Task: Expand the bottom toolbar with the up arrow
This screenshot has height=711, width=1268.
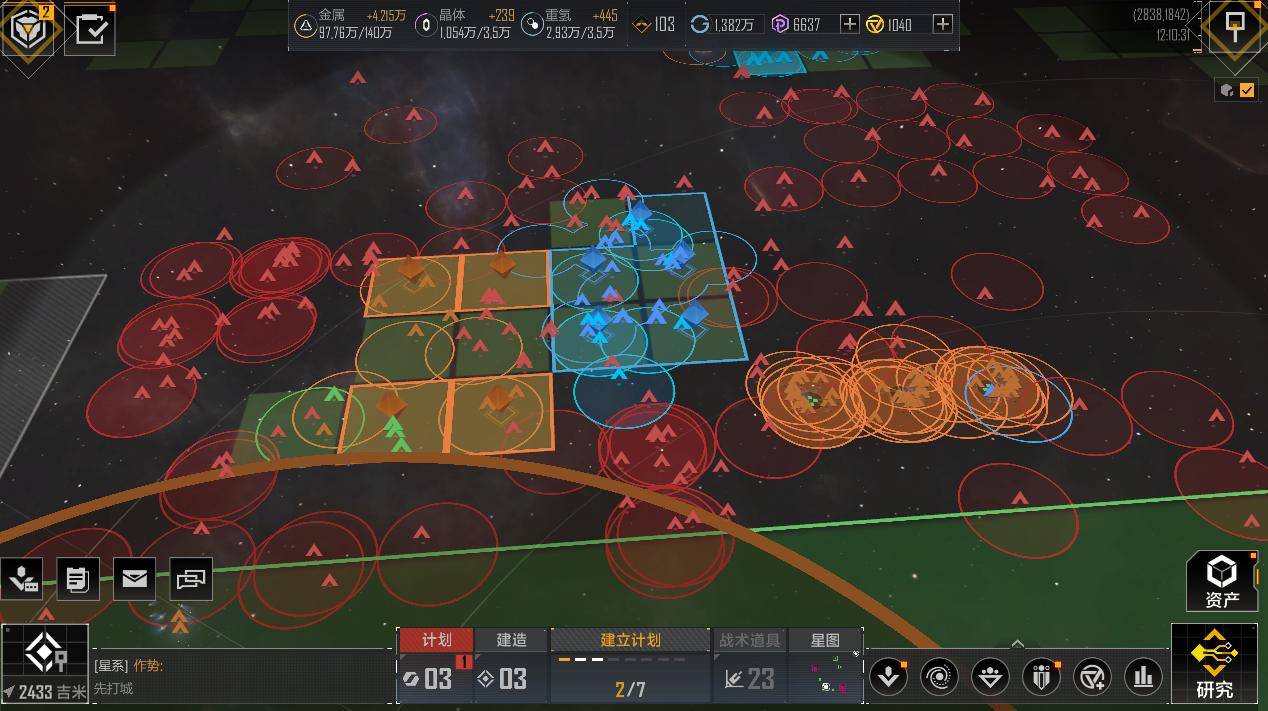Action: pos(1017,644)
